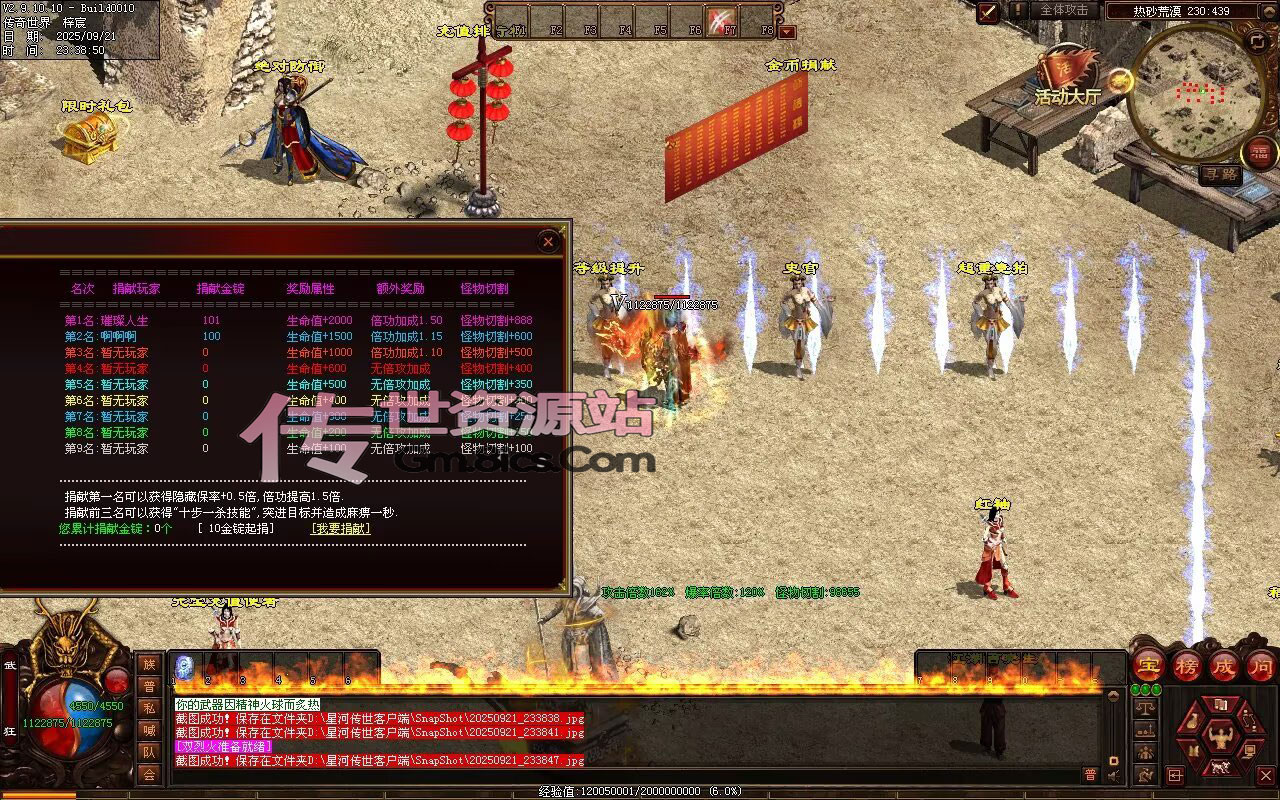Use the F7 slash skill slot

722,20
